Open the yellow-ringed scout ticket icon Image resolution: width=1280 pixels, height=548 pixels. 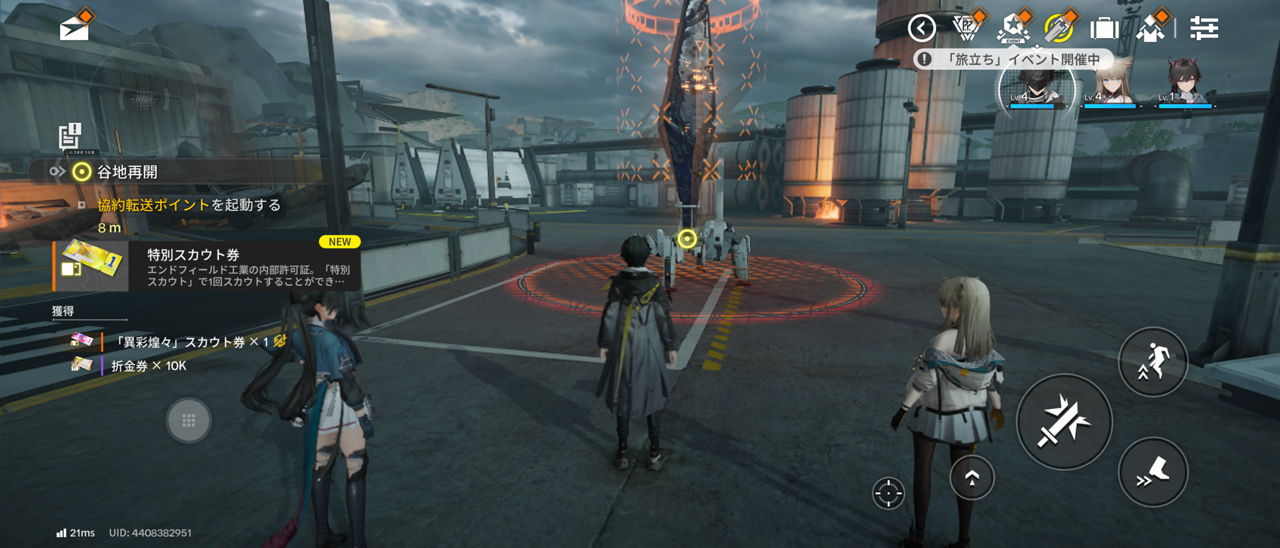[x=1058, y=28]
